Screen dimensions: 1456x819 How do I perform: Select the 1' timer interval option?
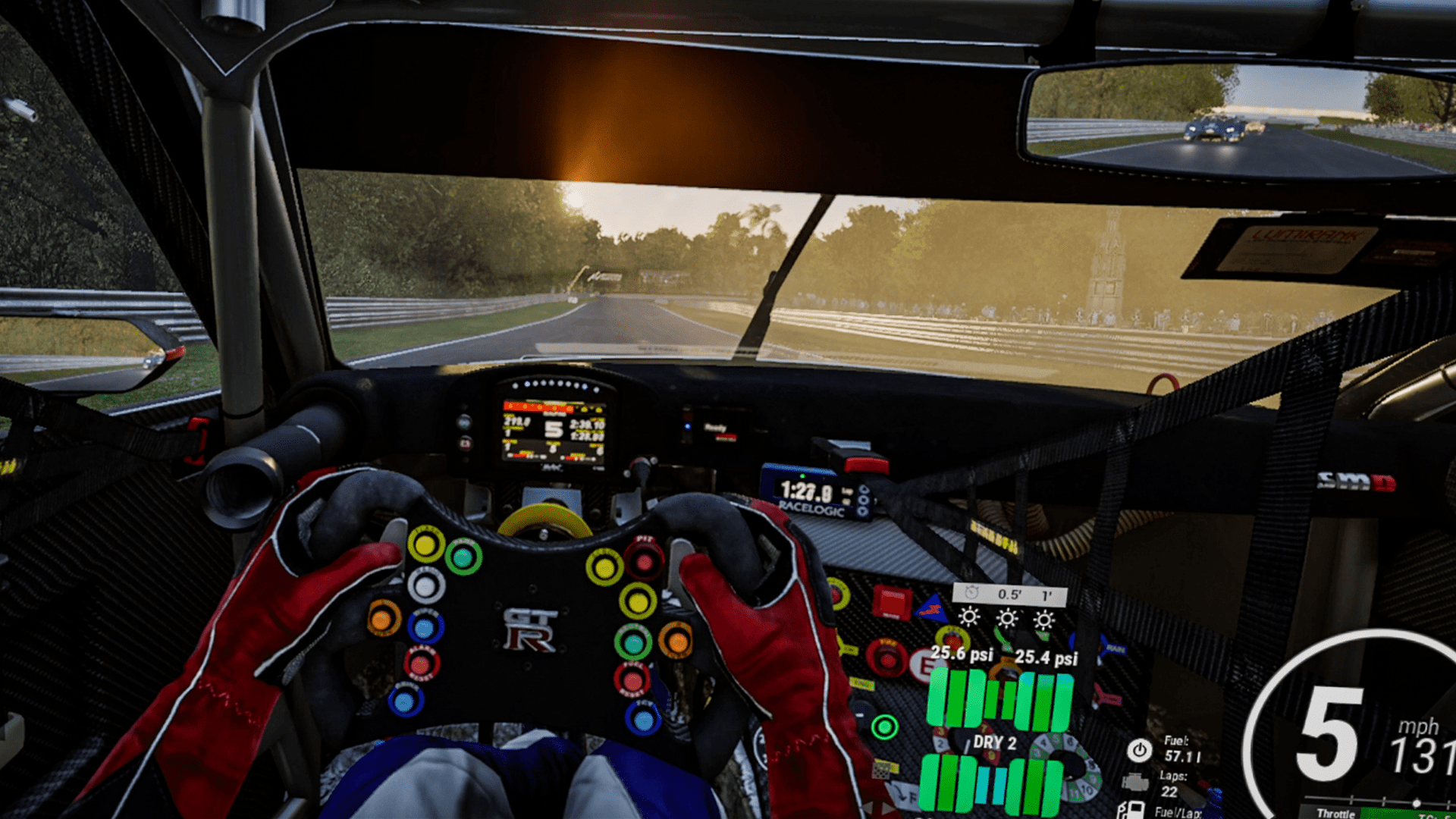coord(1046,595)
